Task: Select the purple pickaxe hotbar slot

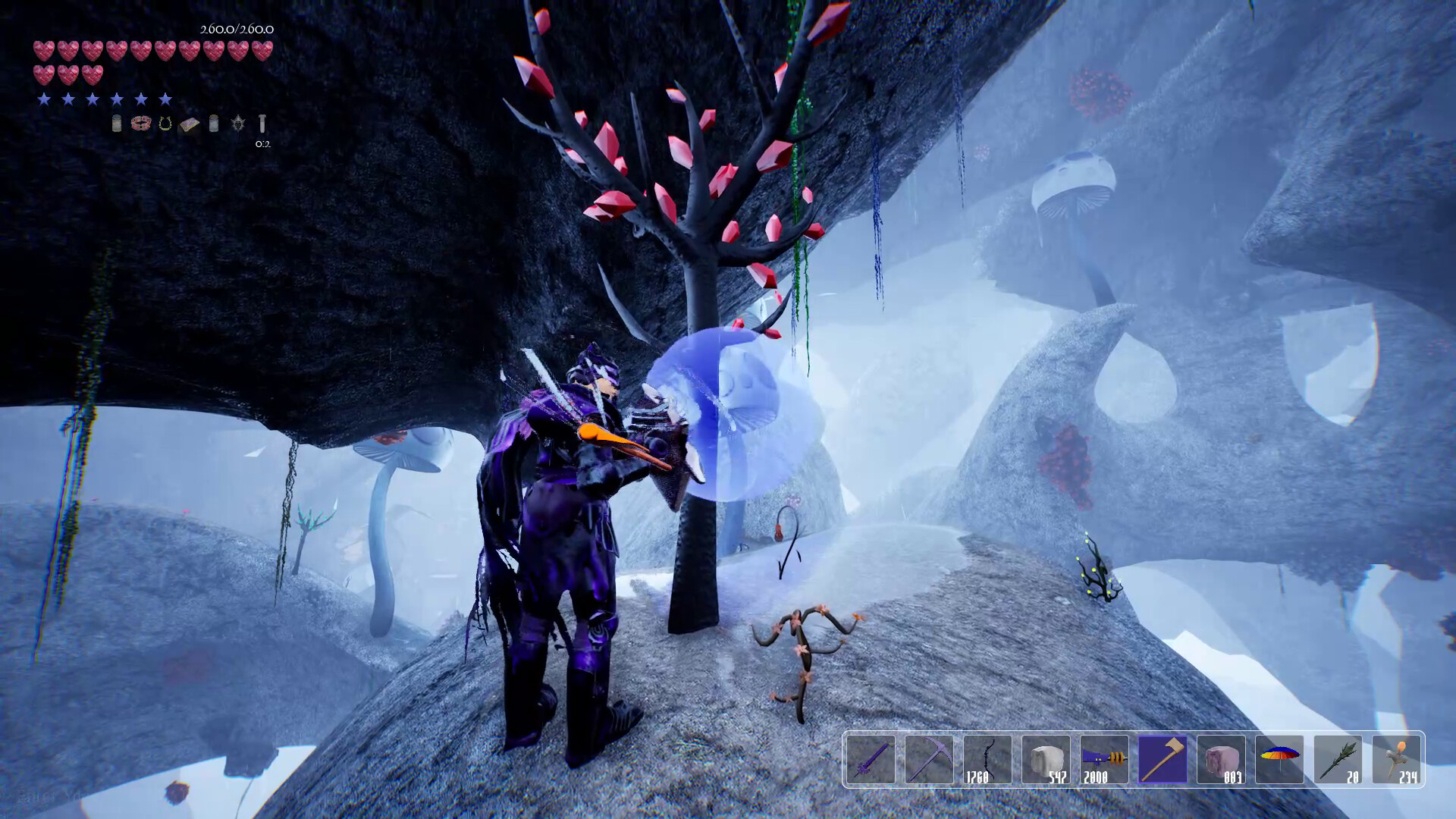Action: pos(929,759)
